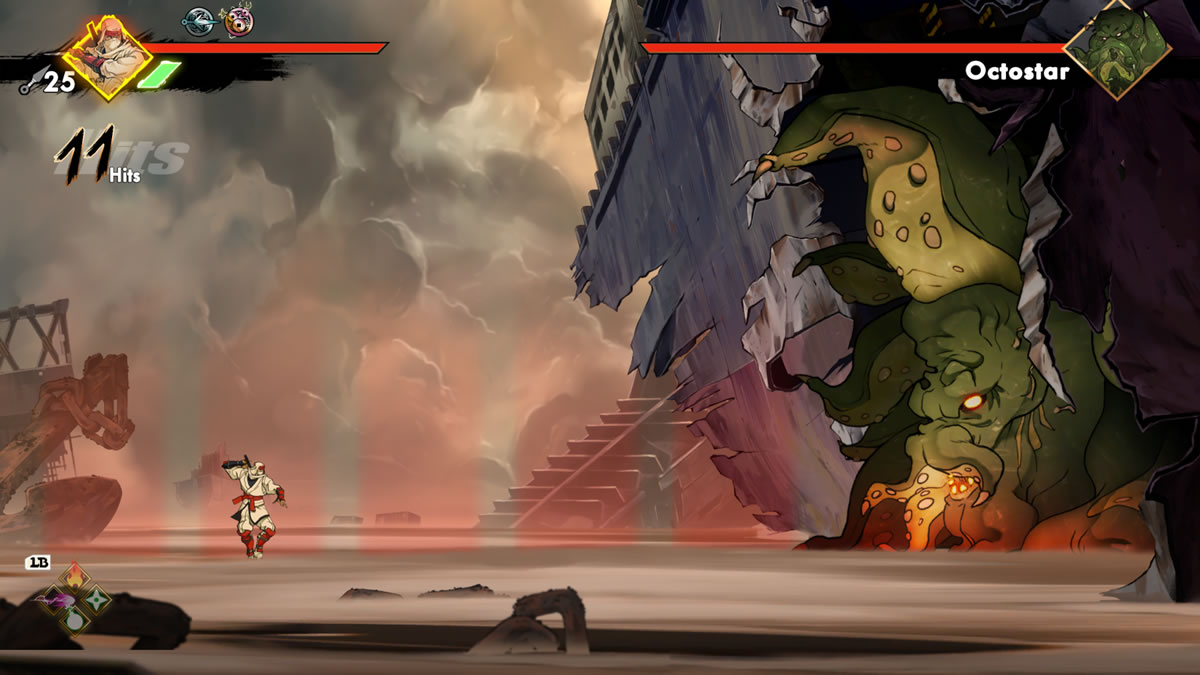Select the fire ninjutsu ability icon

coord(75,577)
